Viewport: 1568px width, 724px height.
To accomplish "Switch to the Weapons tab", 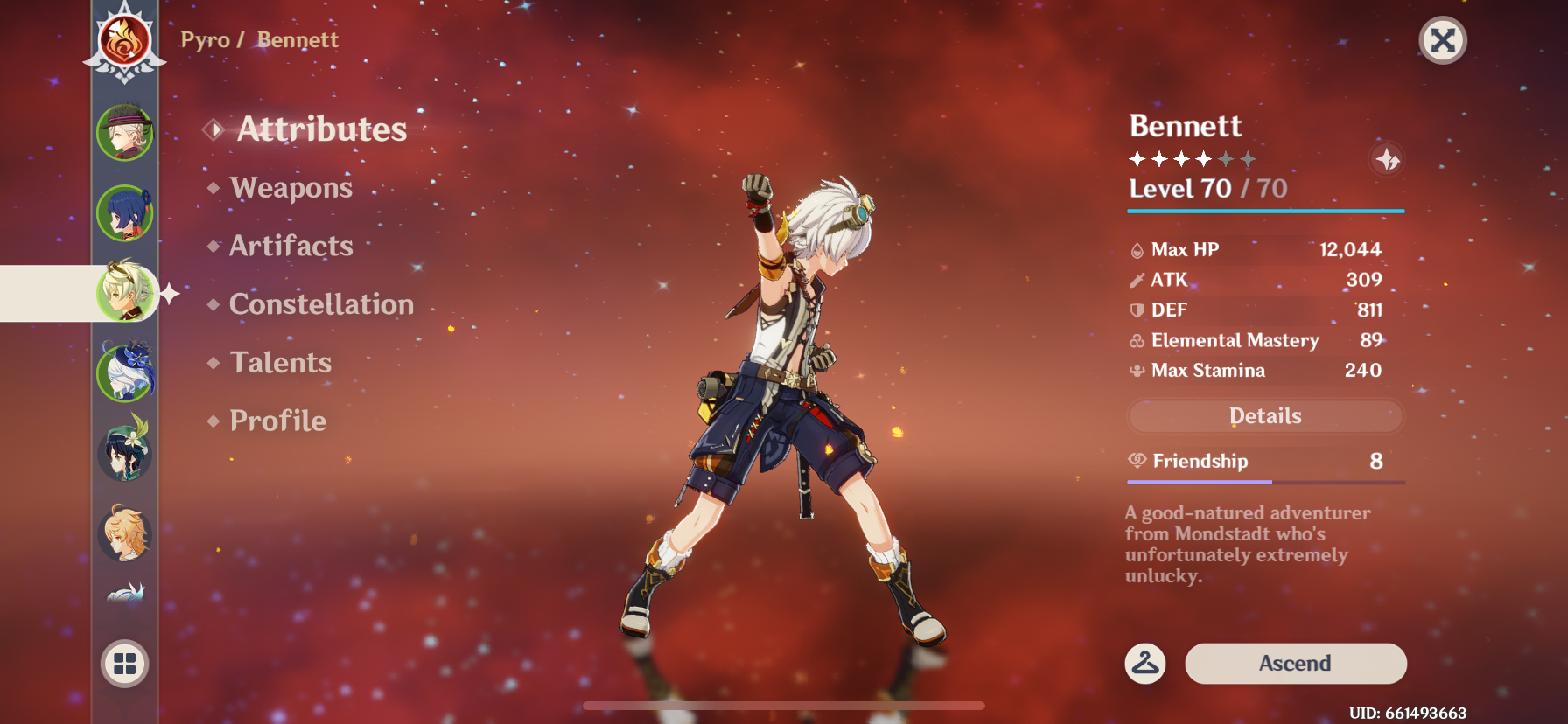I will click(x=290, y=188).
